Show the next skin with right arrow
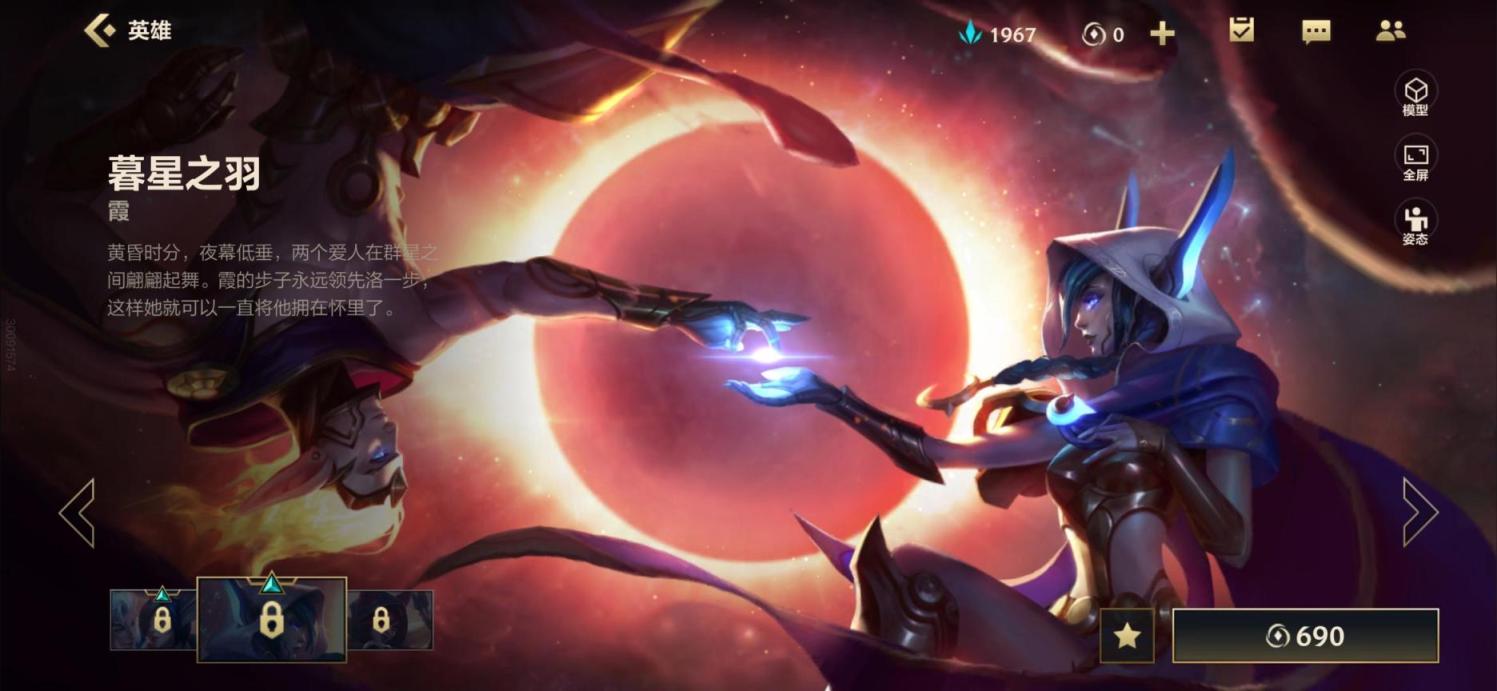 click(x=1420, y=512)
